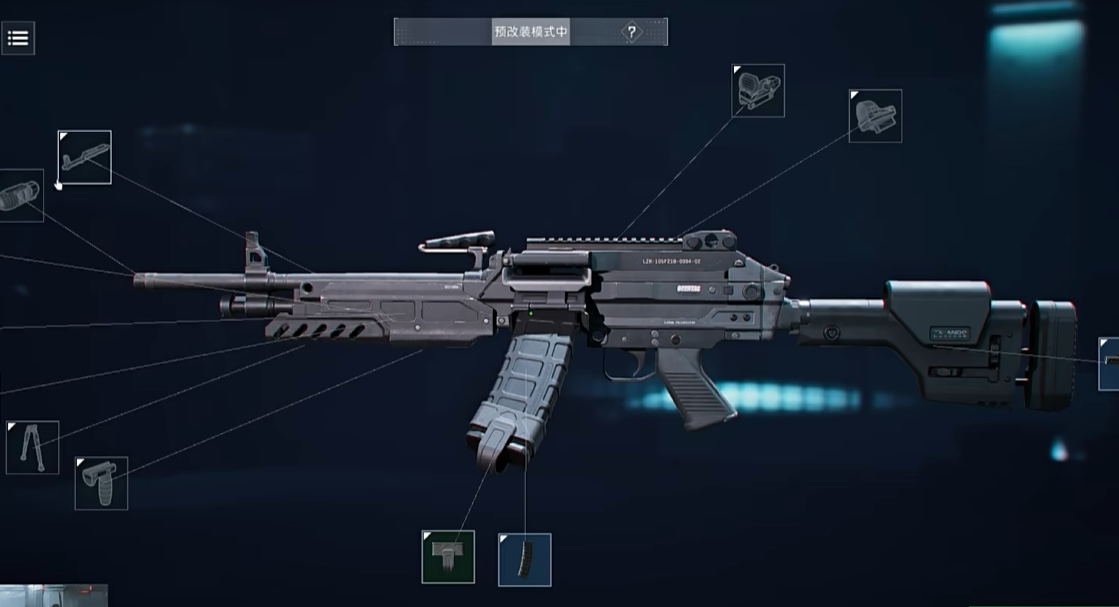Click the 预改装模式中 mode banner
Image resolution: width=1119 pixels, height=607 pixels.
tap(531, 32)
